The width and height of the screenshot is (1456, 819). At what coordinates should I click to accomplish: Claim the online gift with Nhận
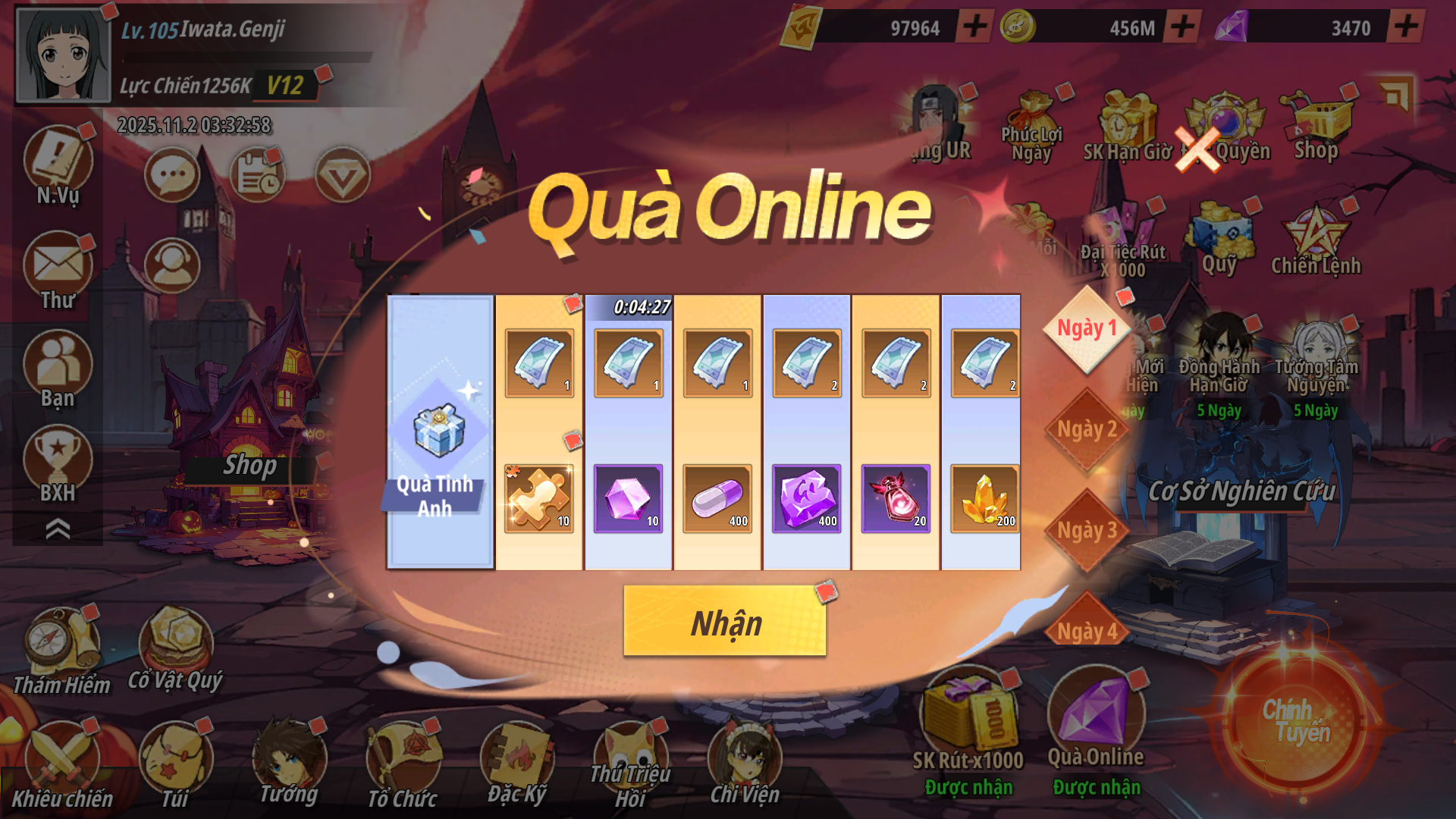[724, 621]
